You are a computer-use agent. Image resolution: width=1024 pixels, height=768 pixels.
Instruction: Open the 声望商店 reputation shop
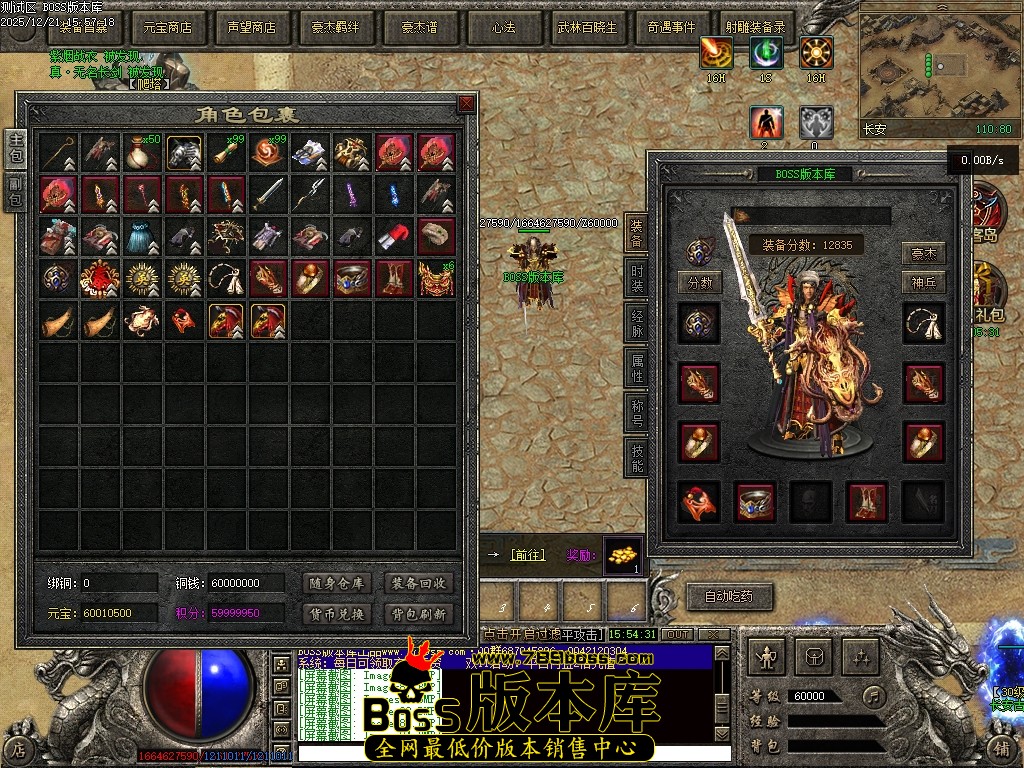point(251,27)
